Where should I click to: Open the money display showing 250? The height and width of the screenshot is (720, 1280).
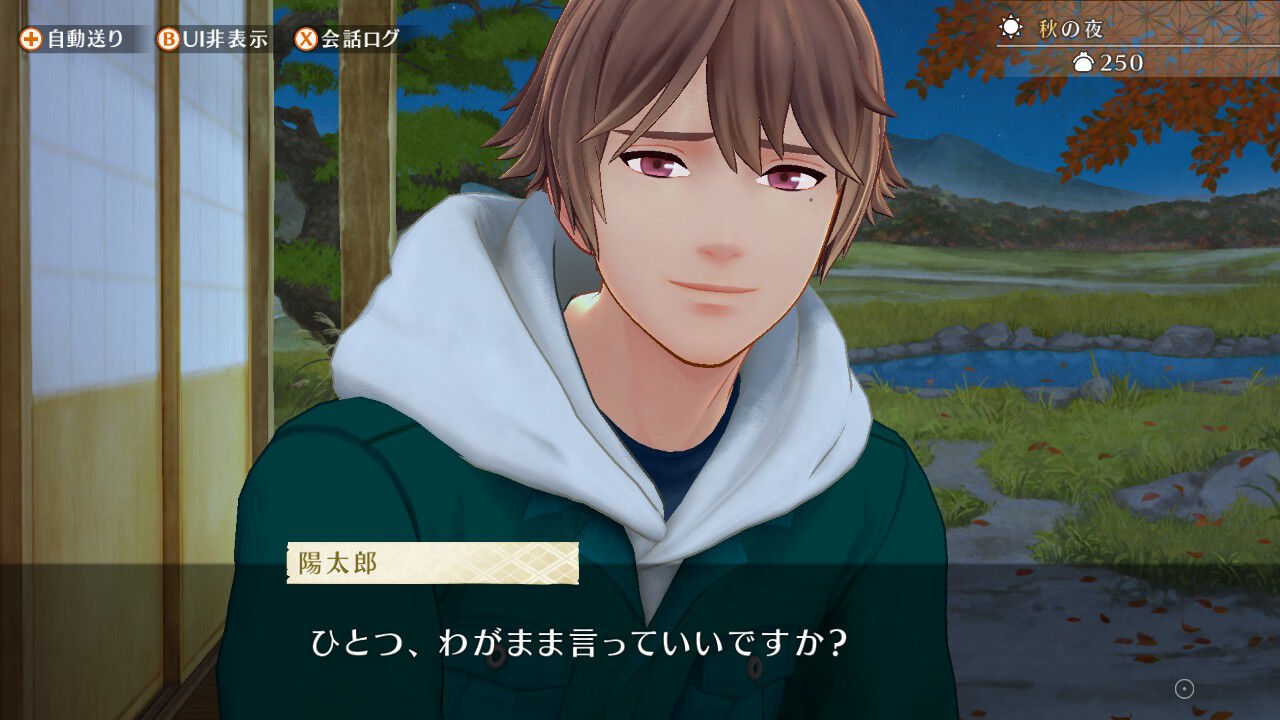click(x=1110, y=63)
